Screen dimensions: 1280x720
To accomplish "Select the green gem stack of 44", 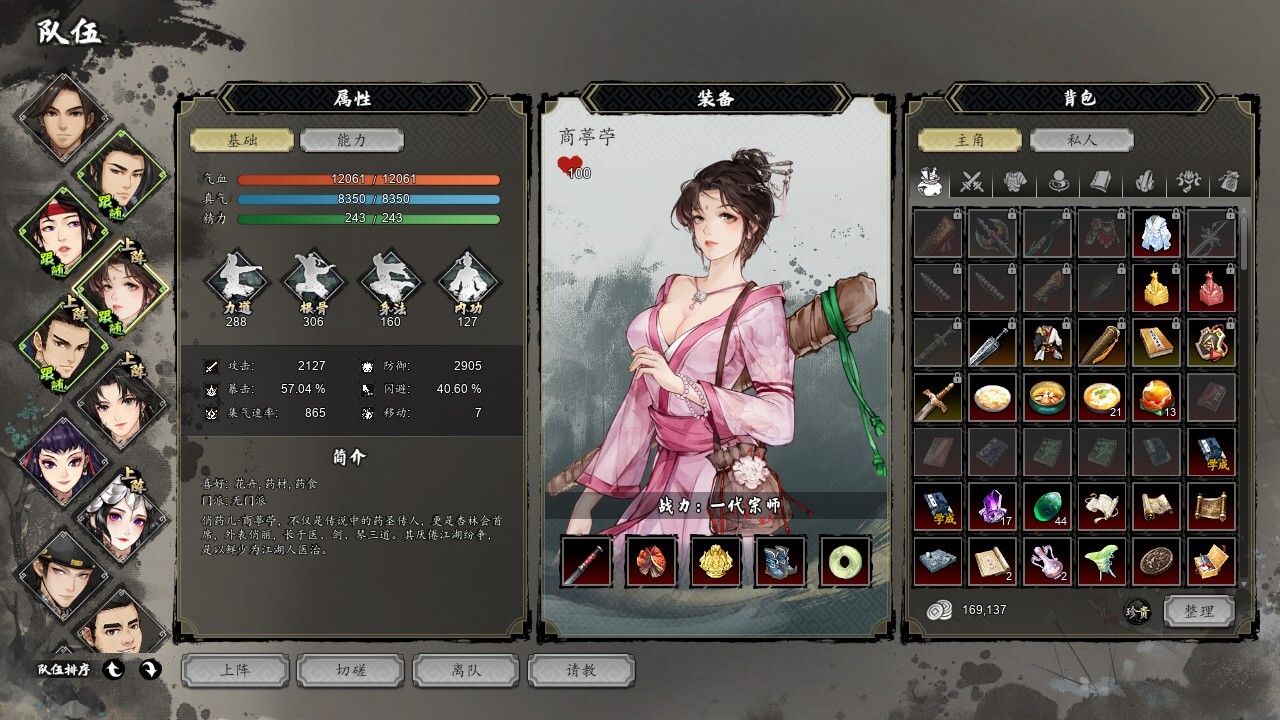I will (1047, 507).
